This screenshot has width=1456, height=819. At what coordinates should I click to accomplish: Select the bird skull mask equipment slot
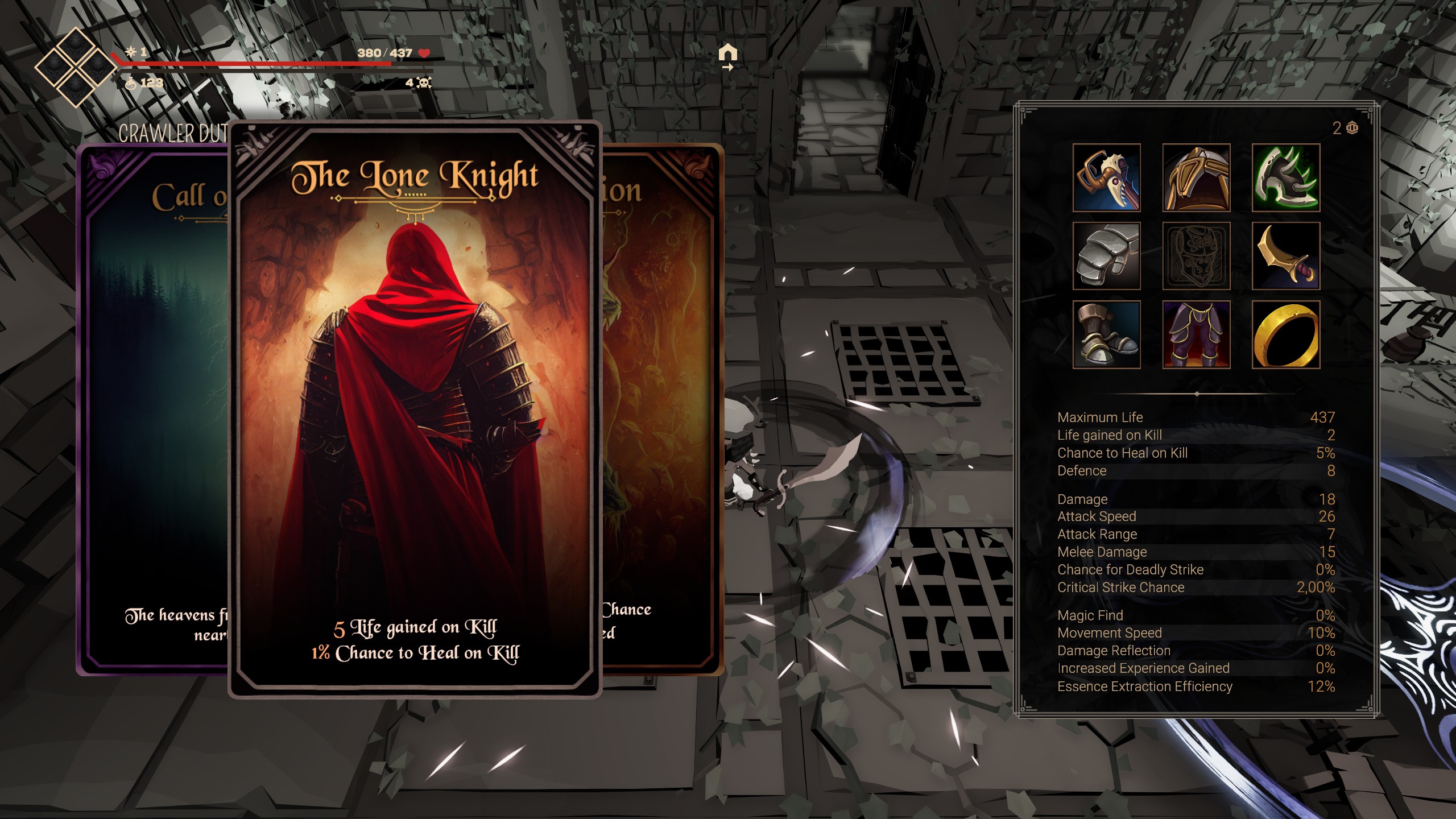point(1106,177)
